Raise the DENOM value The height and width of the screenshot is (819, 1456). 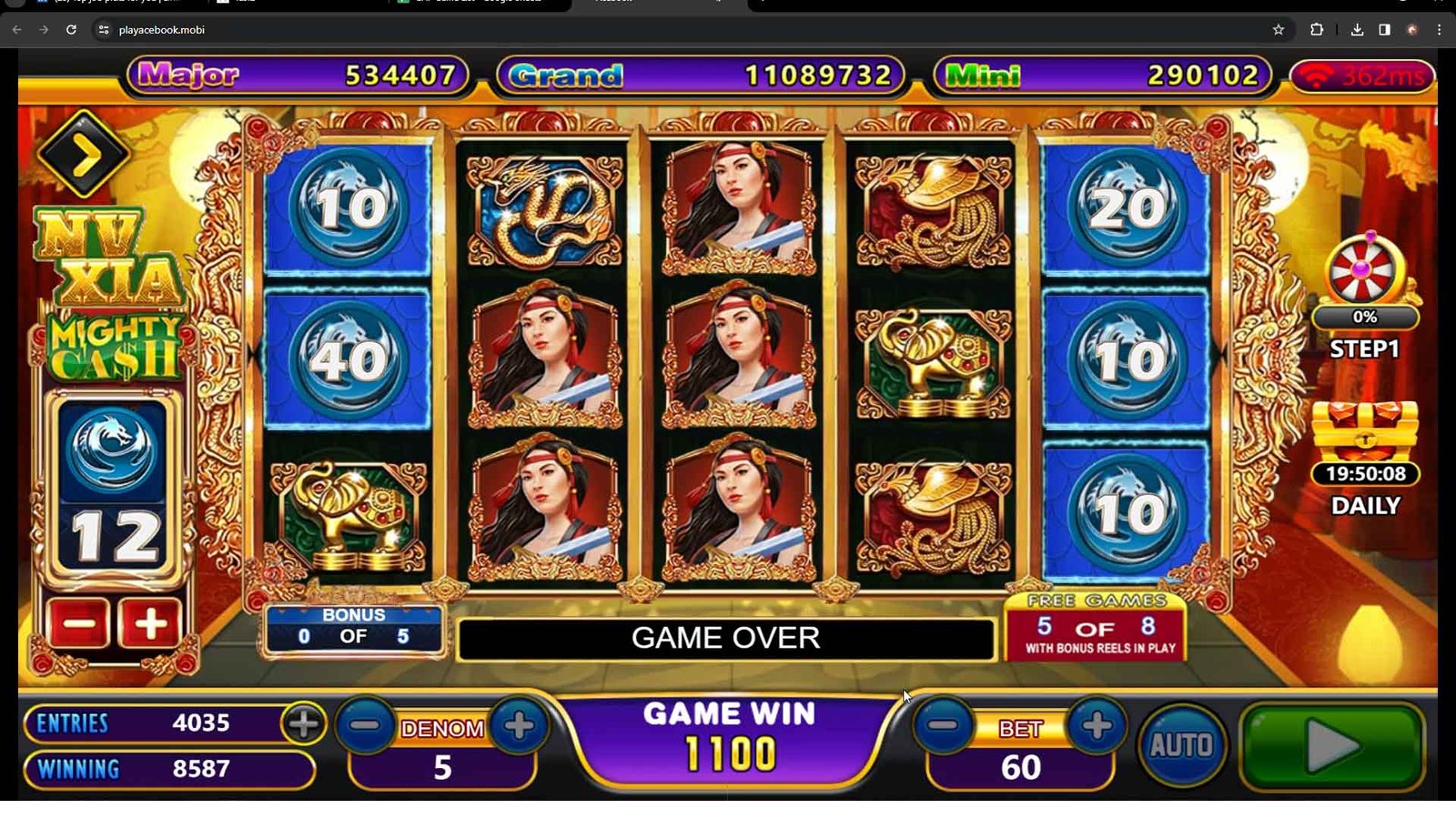[519, 725]
